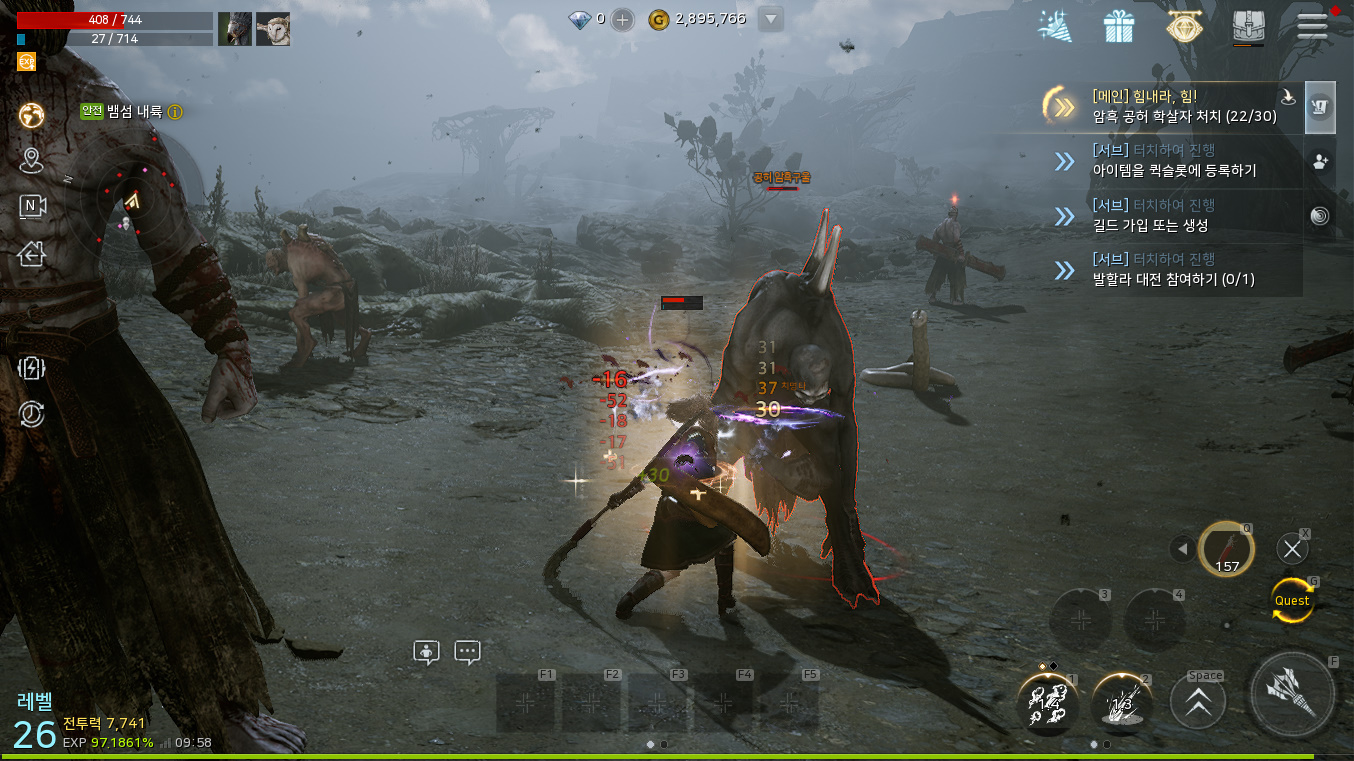
Task: Open the golden diamond shop icon
Action: [x=1184, y=27]
